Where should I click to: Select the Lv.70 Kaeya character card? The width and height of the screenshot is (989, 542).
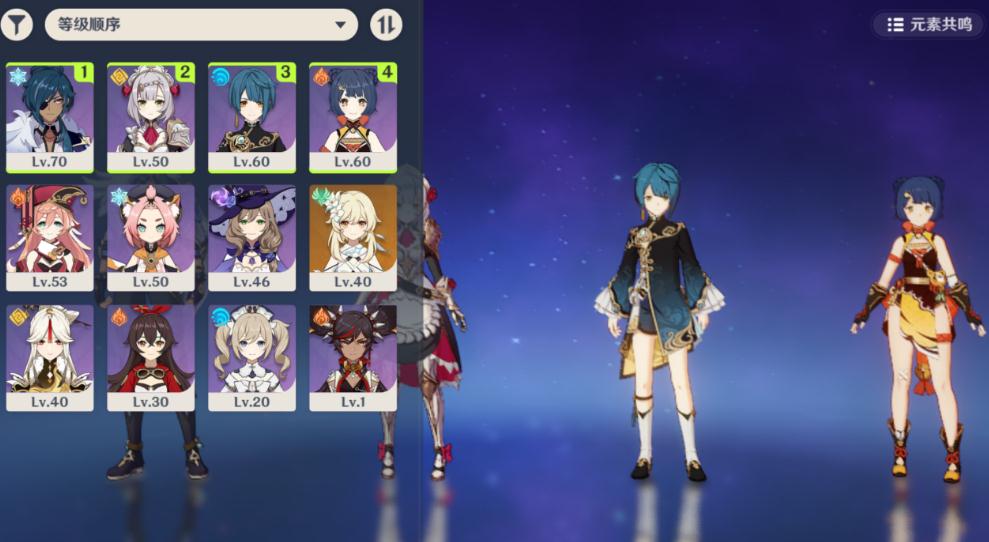pyautogui.click(x=50, y=116)
